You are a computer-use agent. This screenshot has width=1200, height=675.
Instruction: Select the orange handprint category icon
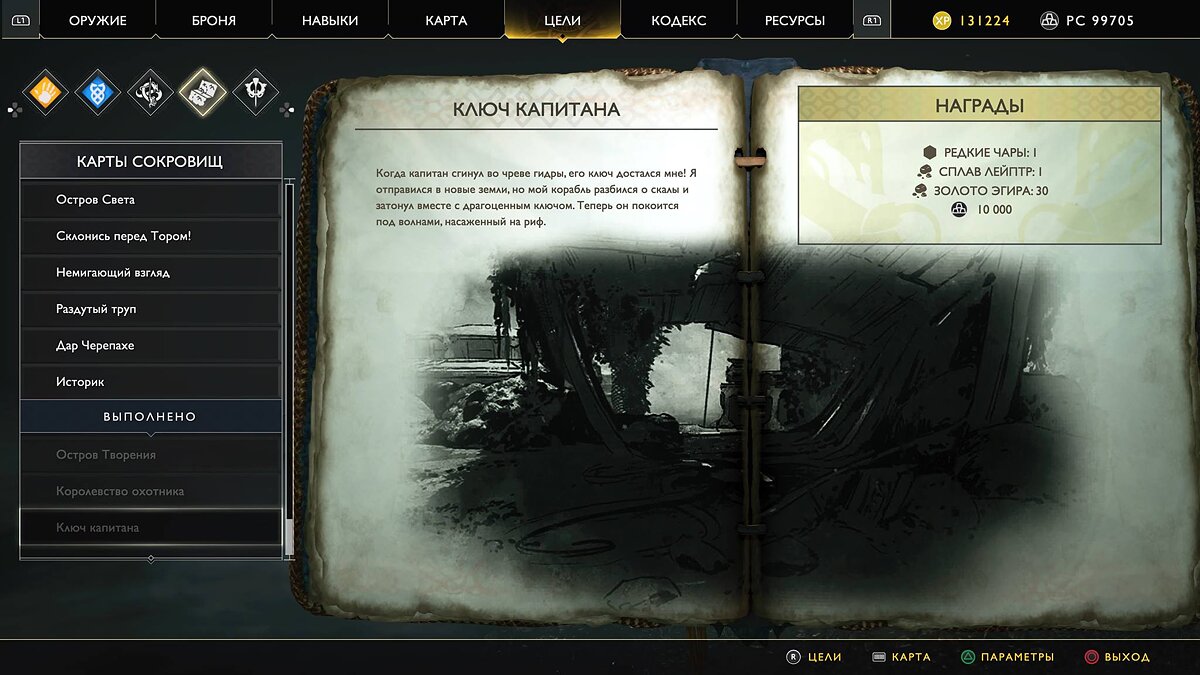44,93
